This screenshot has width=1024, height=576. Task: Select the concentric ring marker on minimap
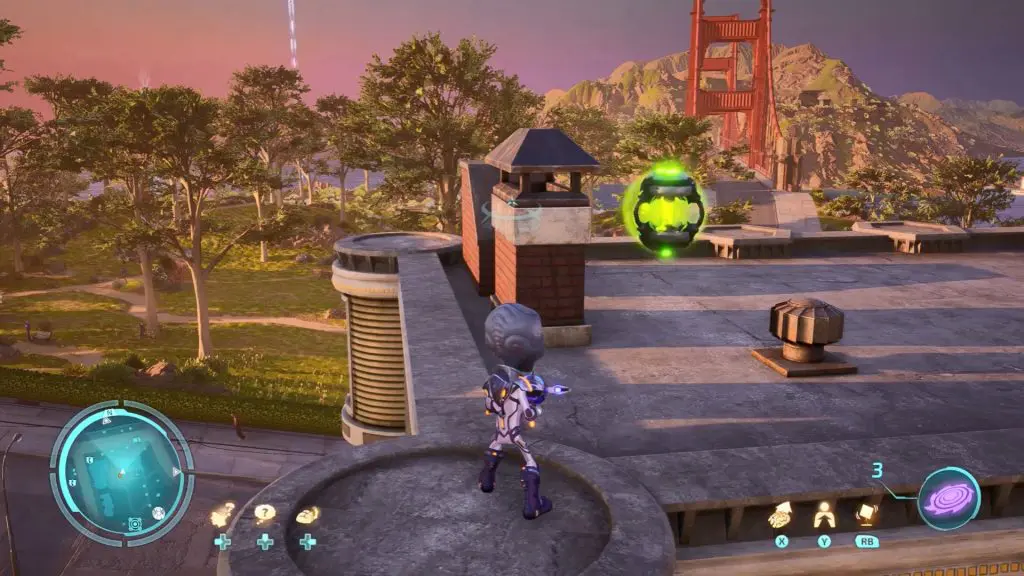[x=134, y=523]
